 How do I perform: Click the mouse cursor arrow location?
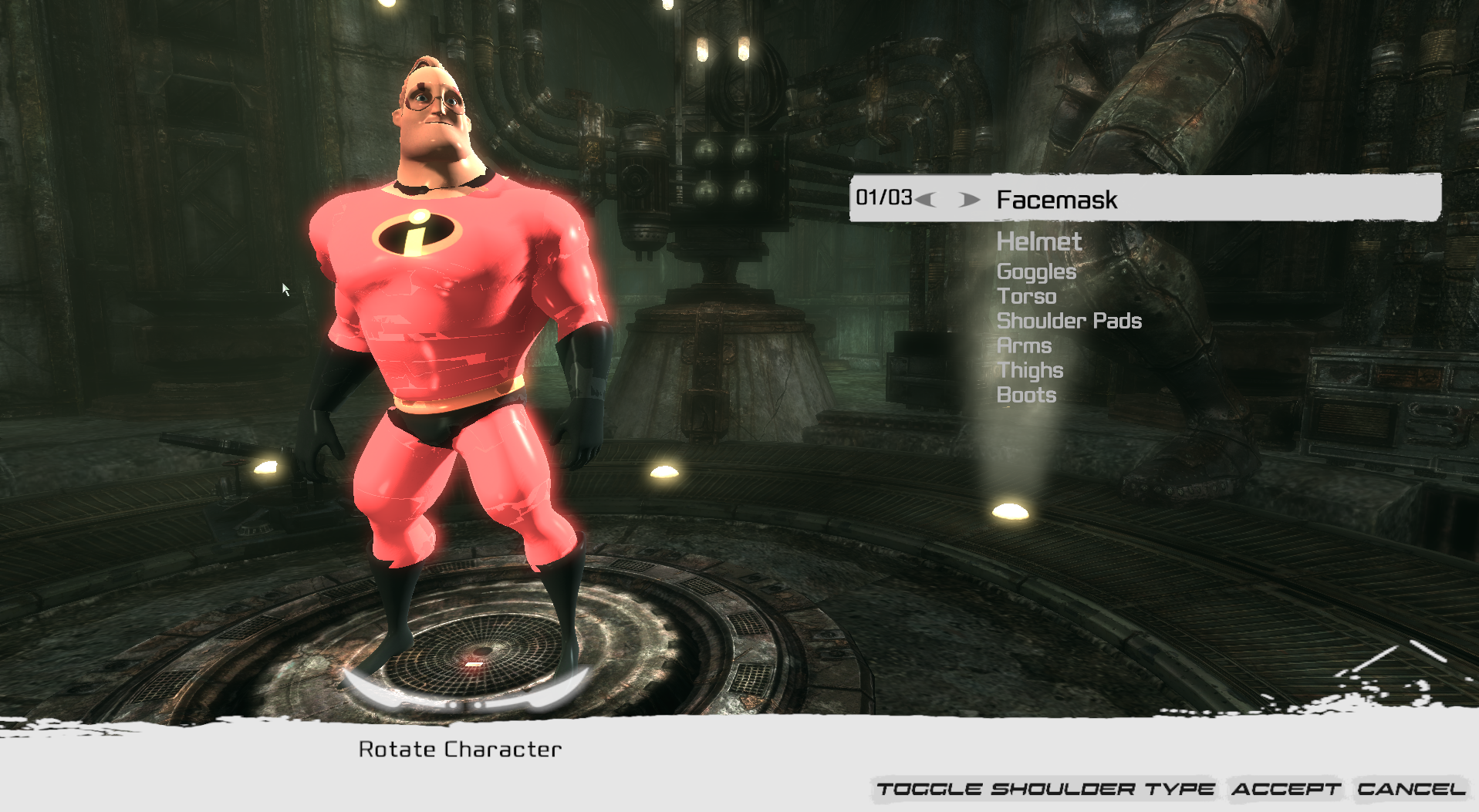(x=285, y=287)
